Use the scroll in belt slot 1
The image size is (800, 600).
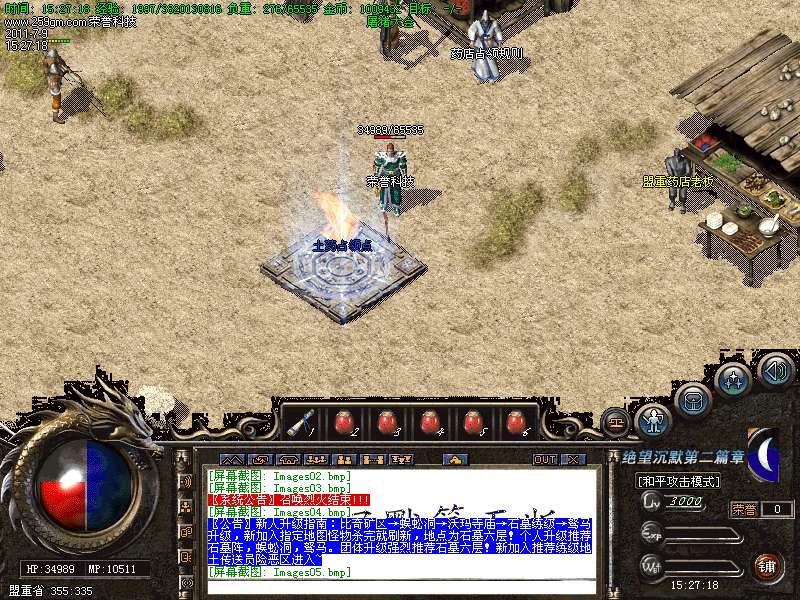coord(298,423)
